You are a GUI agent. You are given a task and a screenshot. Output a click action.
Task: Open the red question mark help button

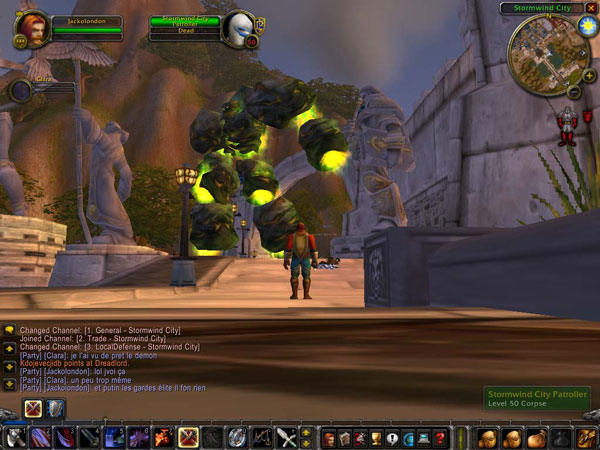pos(440,438)
